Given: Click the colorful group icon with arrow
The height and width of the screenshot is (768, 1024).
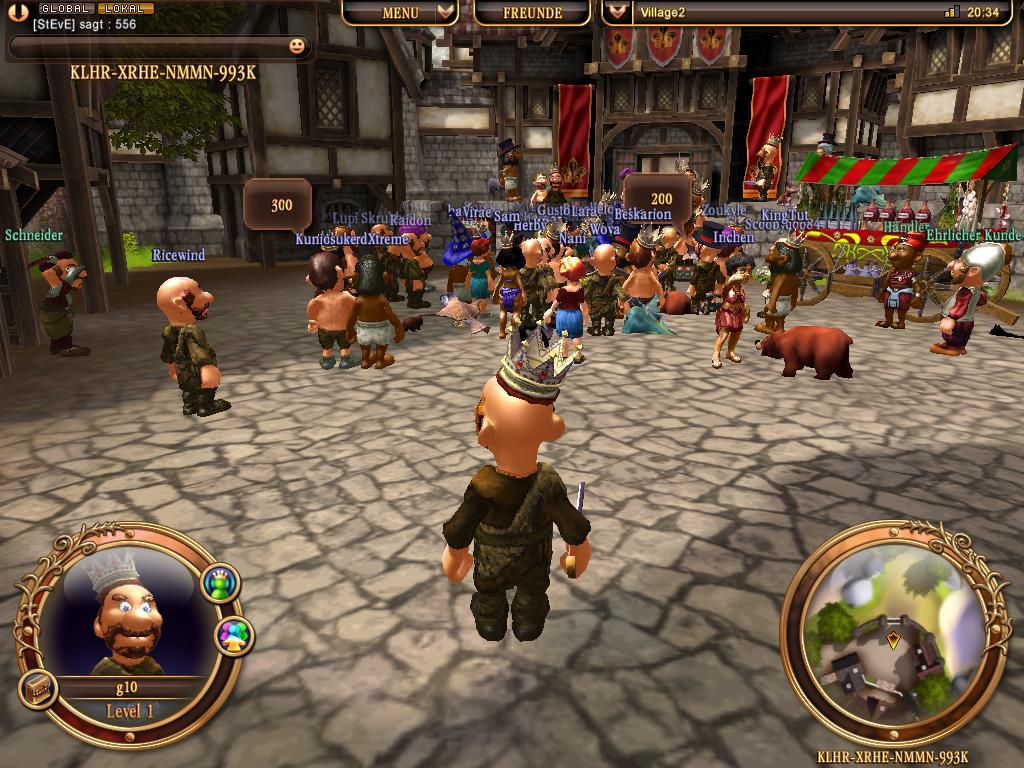Looking at the screenshot, I should (x=234, y=636).
